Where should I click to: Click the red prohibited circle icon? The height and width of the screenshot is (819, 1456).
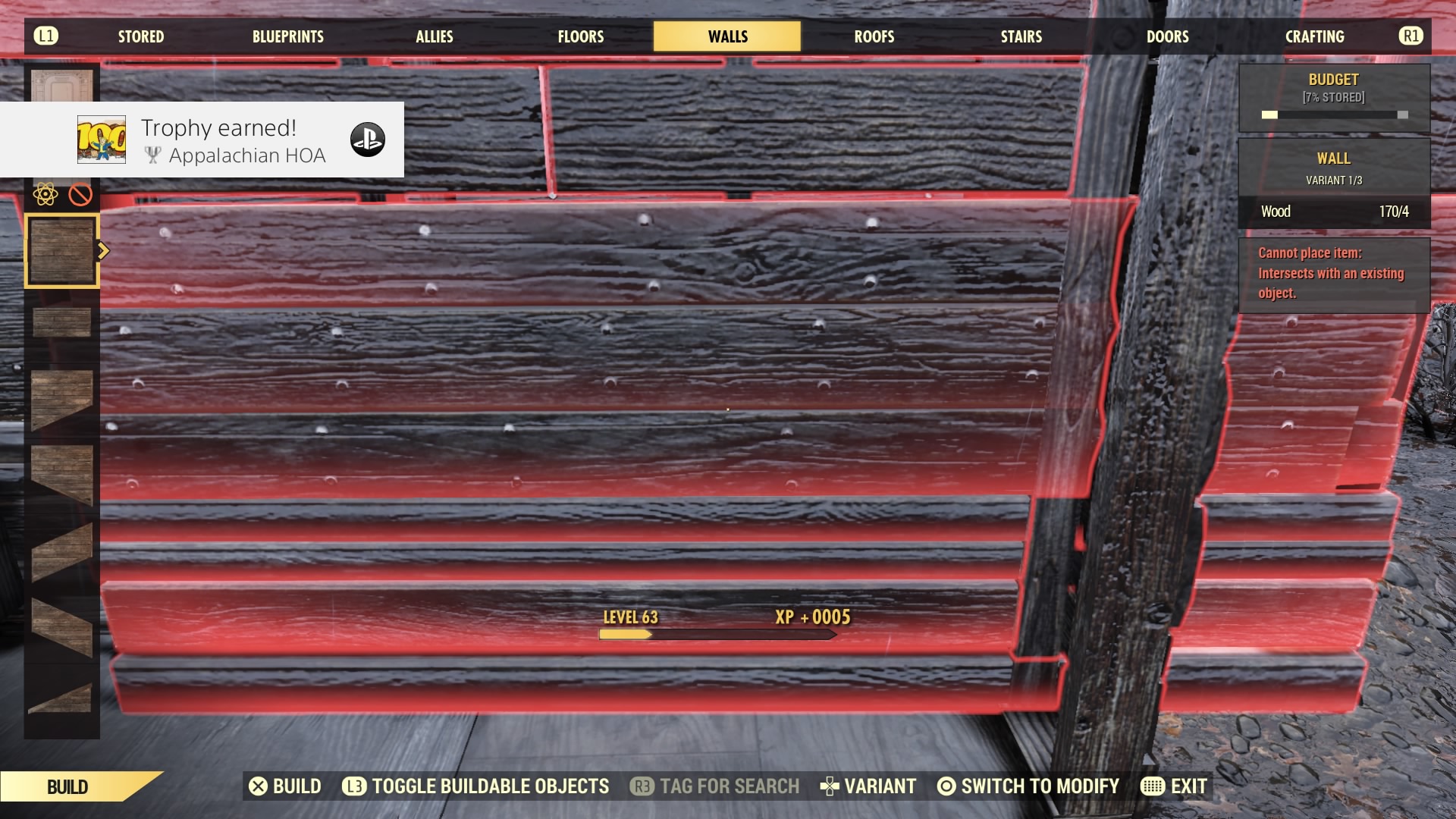coord(80,195)
